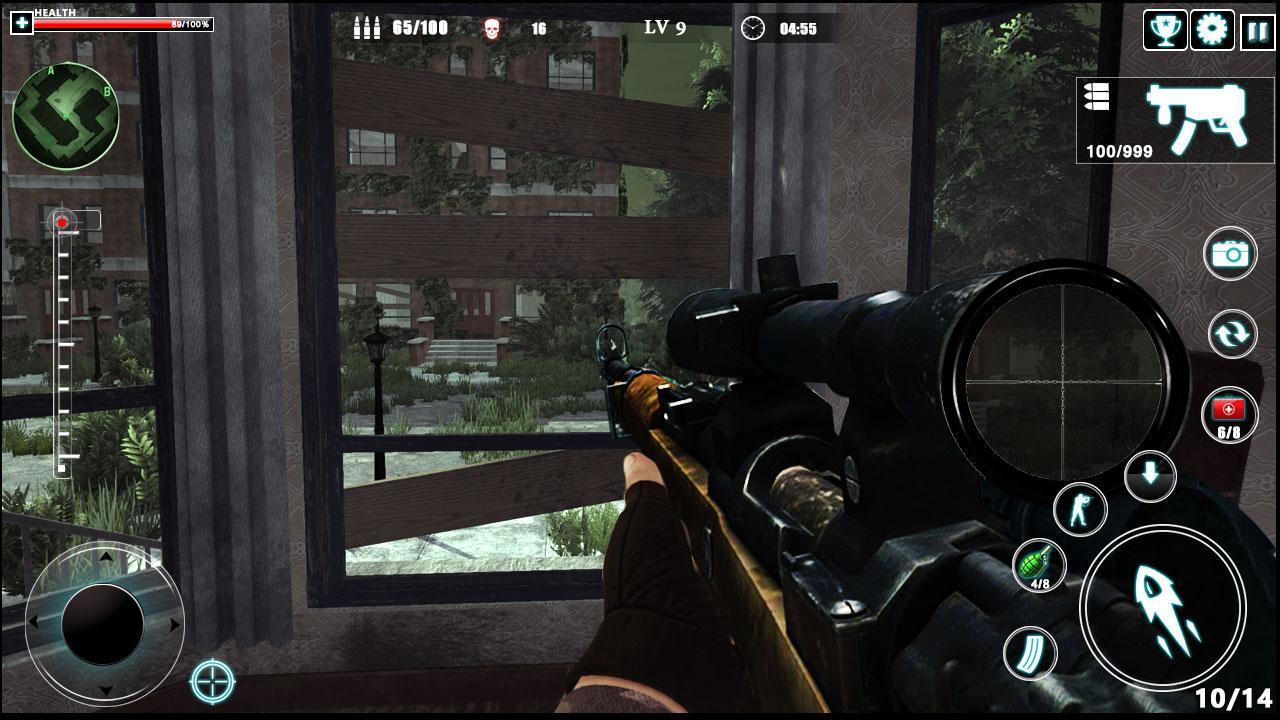Click the red zoom slider handle
This screenshot has height=720, width=1280.
click(x=63, y=221)
